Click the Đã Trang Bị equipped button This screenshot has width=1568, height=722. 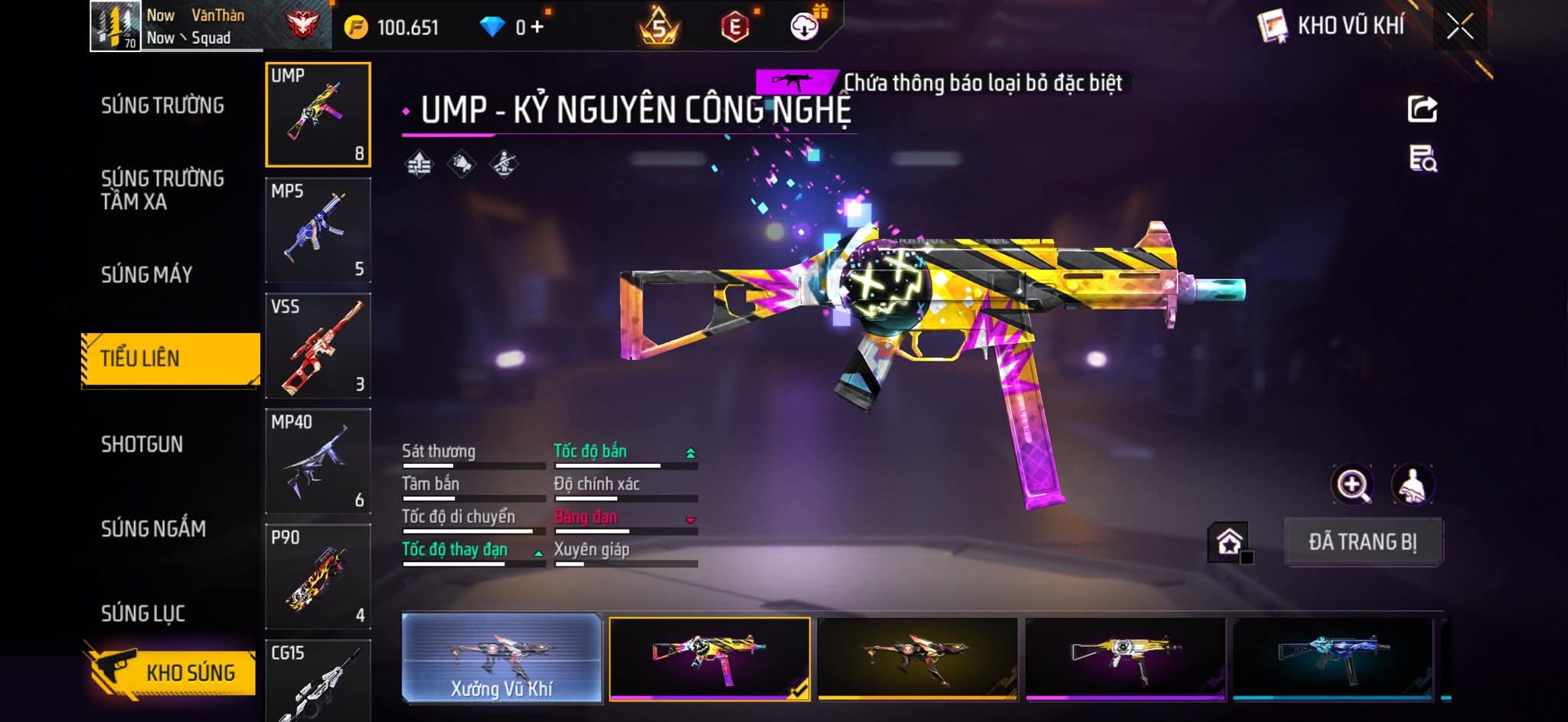[1363, 542]
